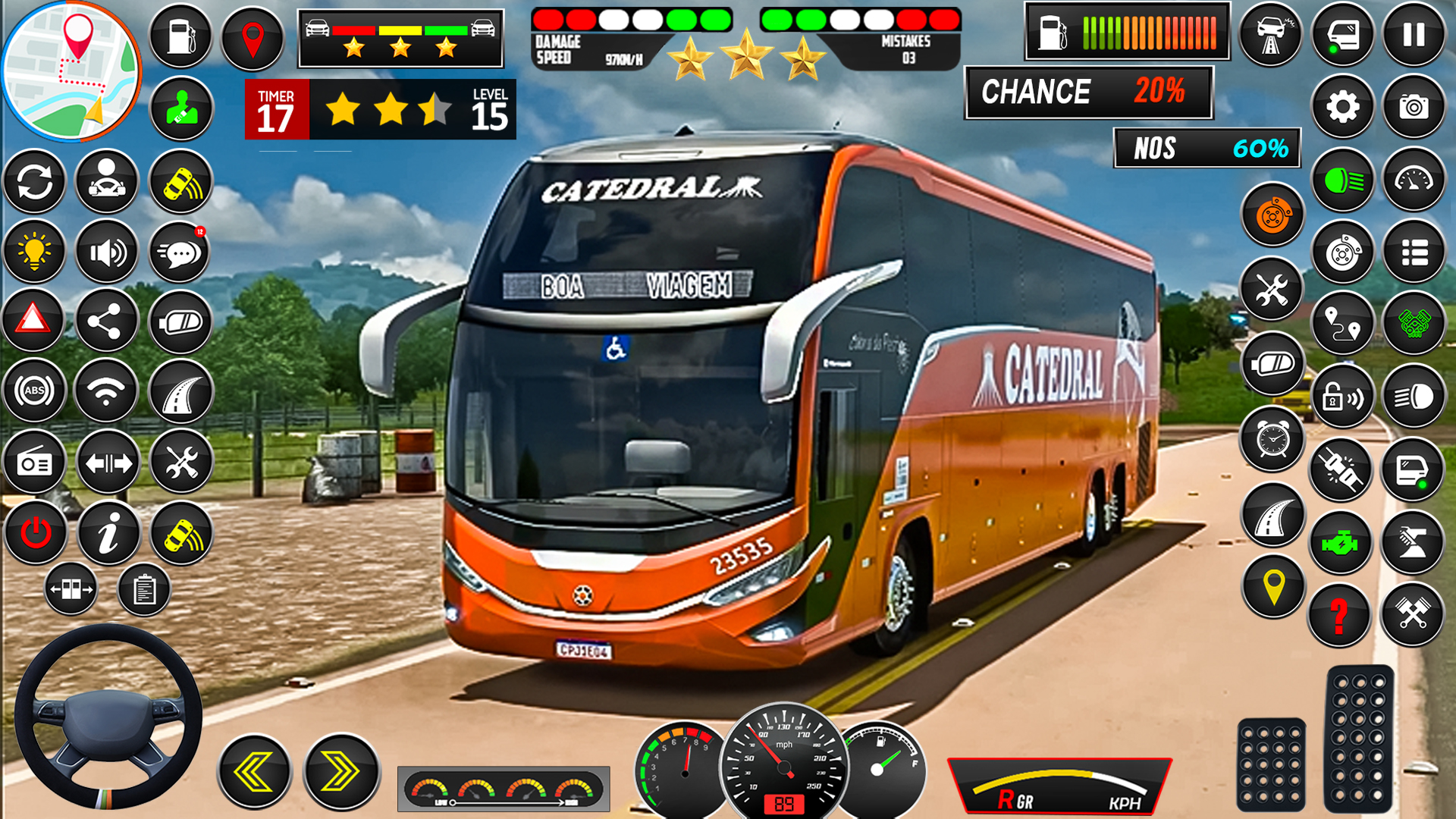Viewport: 1456px width, 819px height.
Task: Select the orange brake disc icon
Action: [1273, 214]
